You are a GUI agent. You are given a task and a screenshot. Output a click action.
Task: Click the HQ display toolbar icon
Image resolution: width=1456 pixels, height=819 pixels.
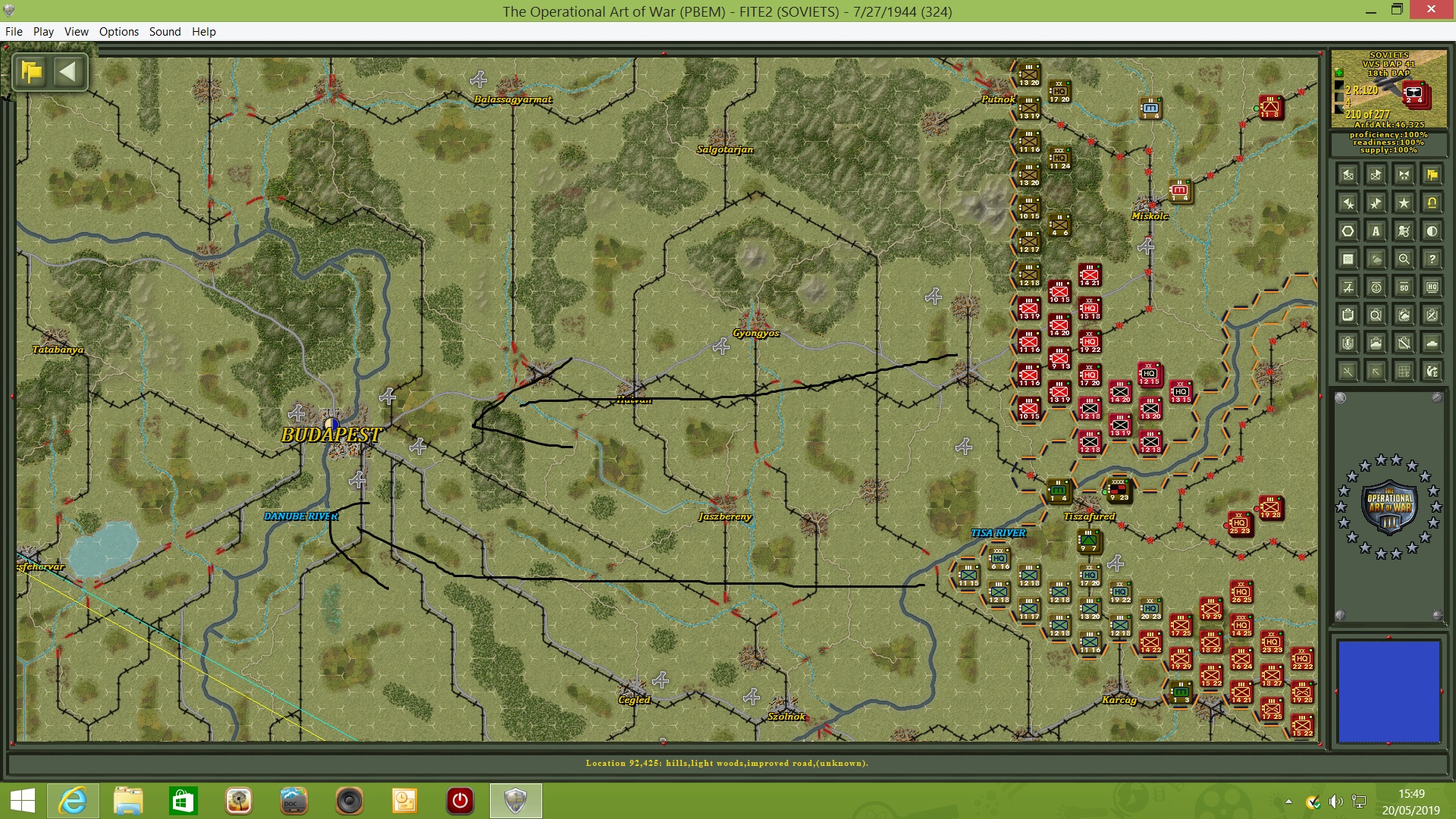[1432, 287]
